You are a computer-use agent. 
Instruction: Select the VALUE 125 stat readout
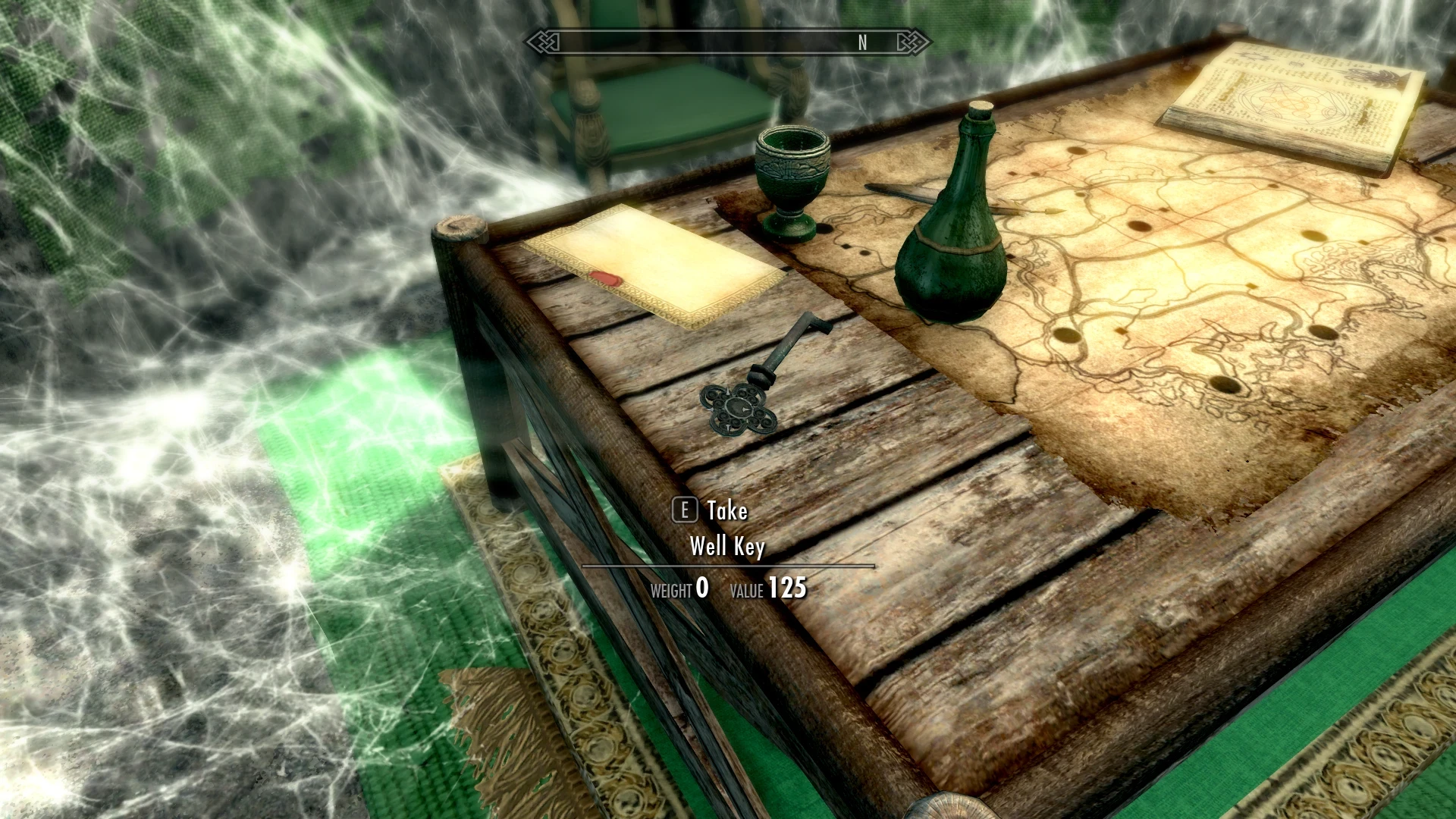coord(770,588)
